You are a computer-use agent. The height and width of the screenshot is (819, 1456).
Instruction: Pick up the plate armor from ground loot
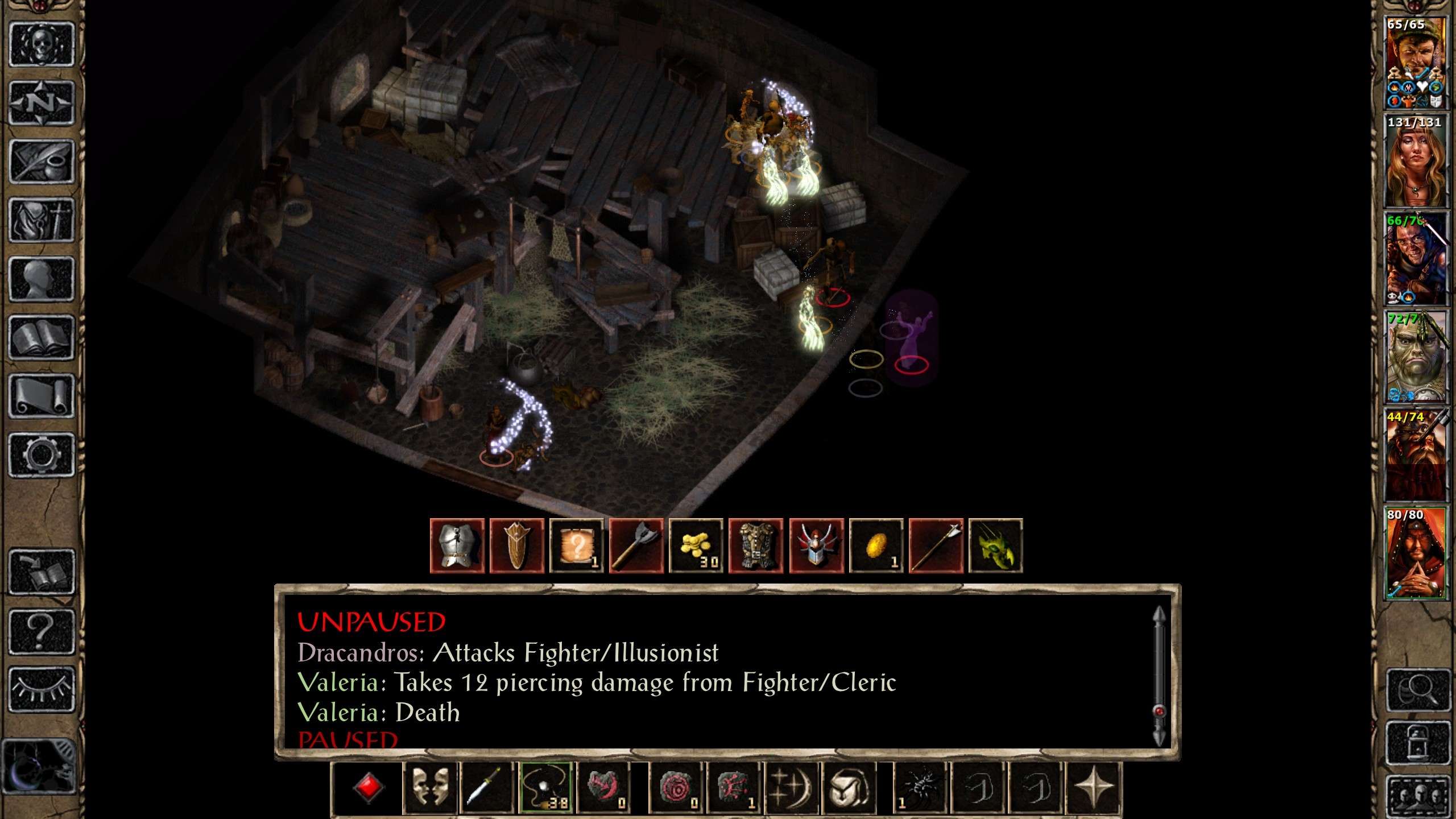[457, 546]
